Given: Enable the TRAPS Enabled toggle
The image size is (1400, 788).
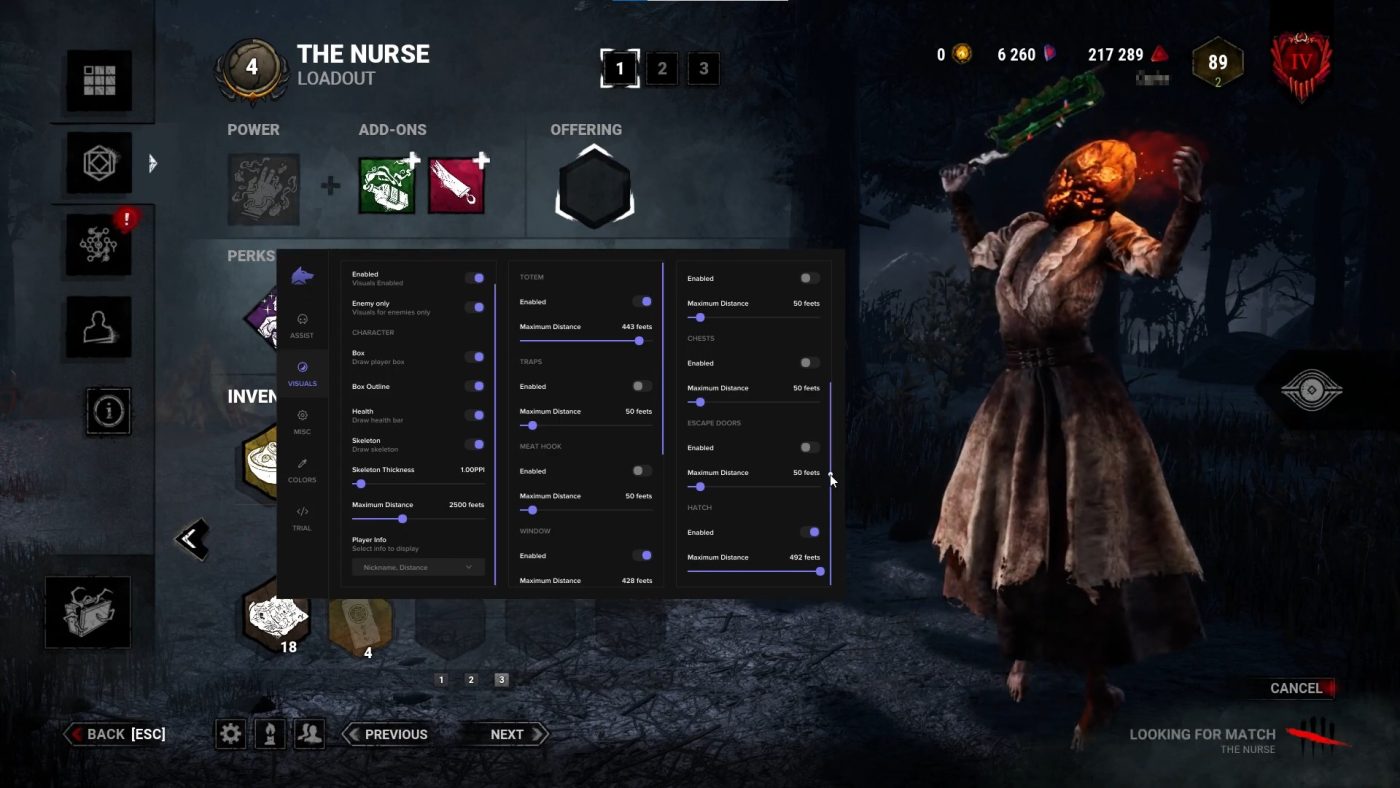Looking at the screenshot, I should [x=644, y=386].
